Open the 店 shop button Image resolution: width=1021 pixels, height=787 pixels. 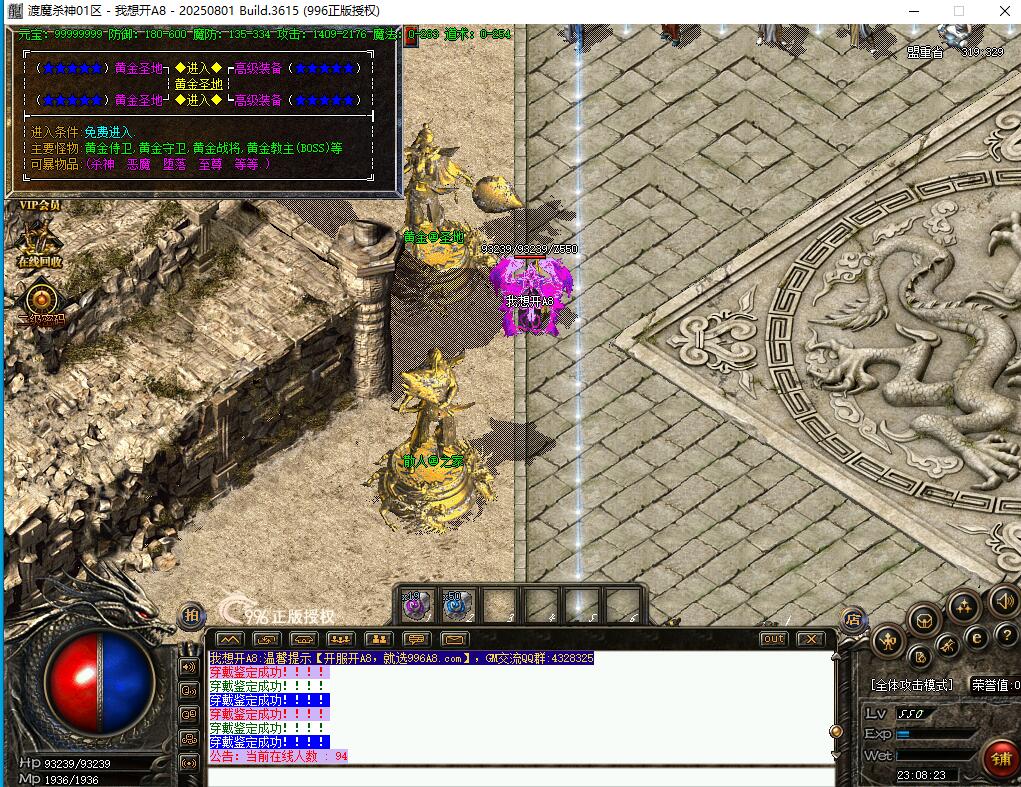[852, 619]
